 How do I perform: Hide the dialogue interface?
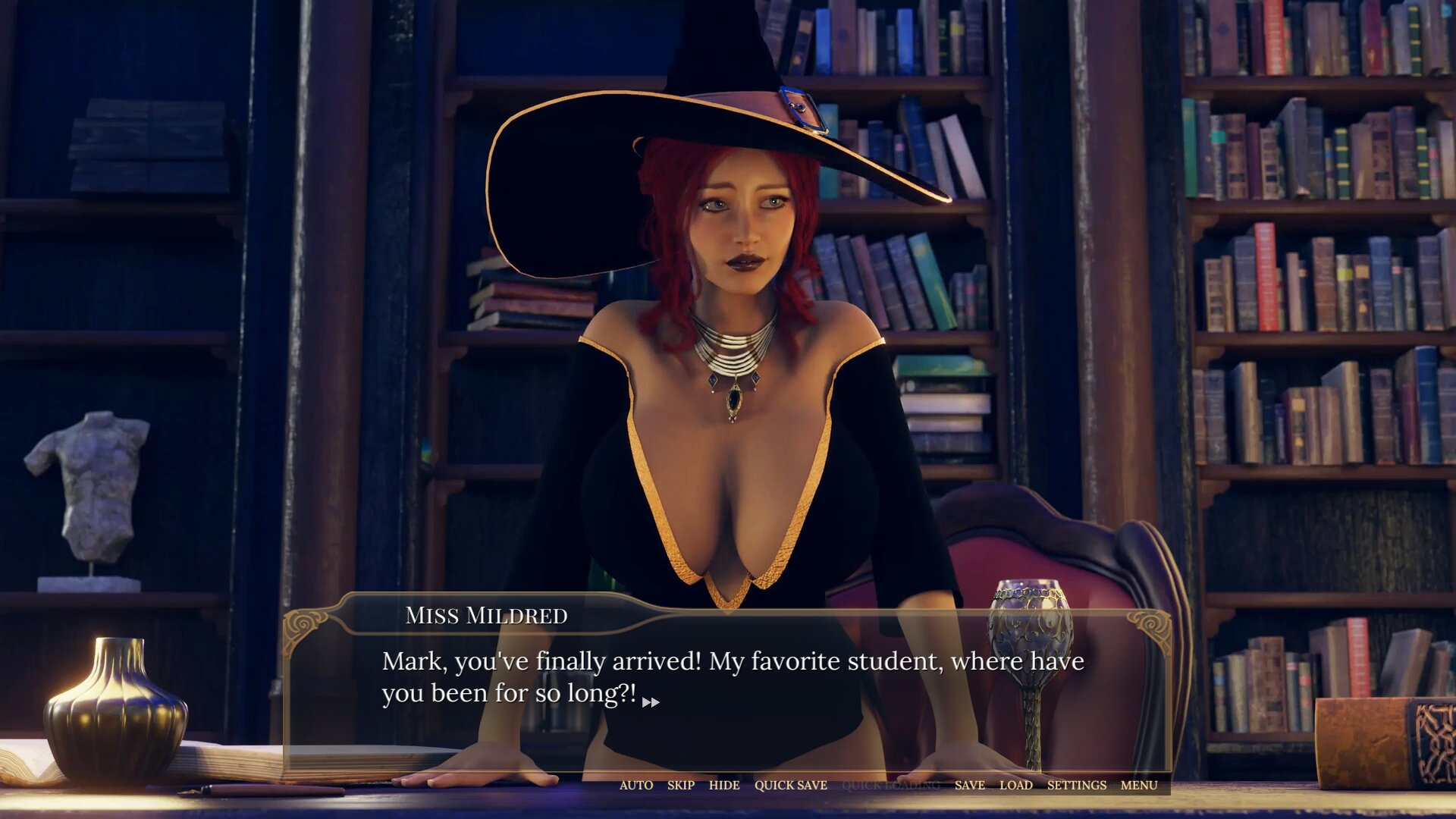(723, 785)
